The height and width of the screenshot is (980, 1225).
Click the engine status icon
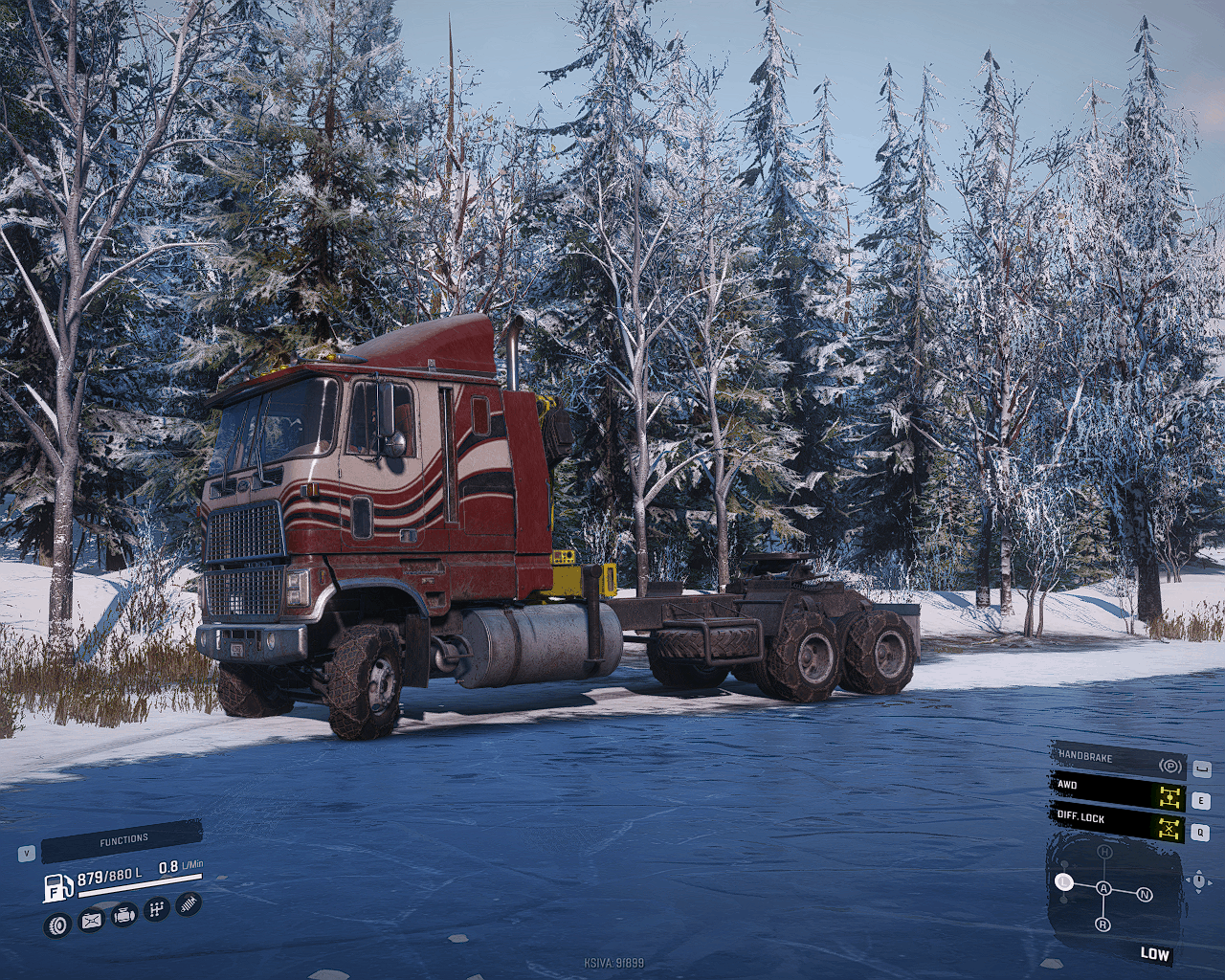124,916
